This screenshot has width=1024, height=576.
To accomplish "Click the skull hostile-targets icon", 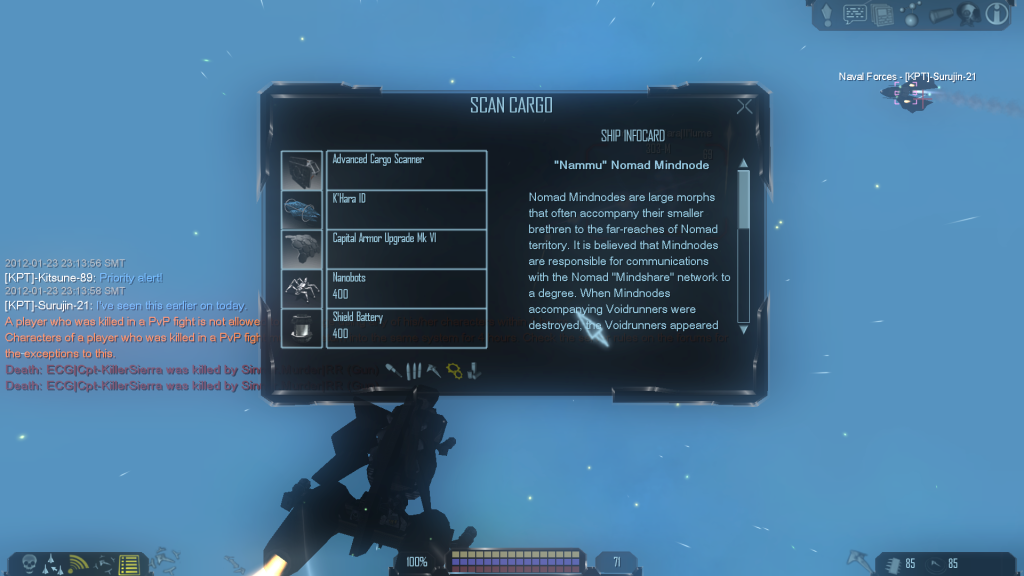I will [x=29, y=565].
